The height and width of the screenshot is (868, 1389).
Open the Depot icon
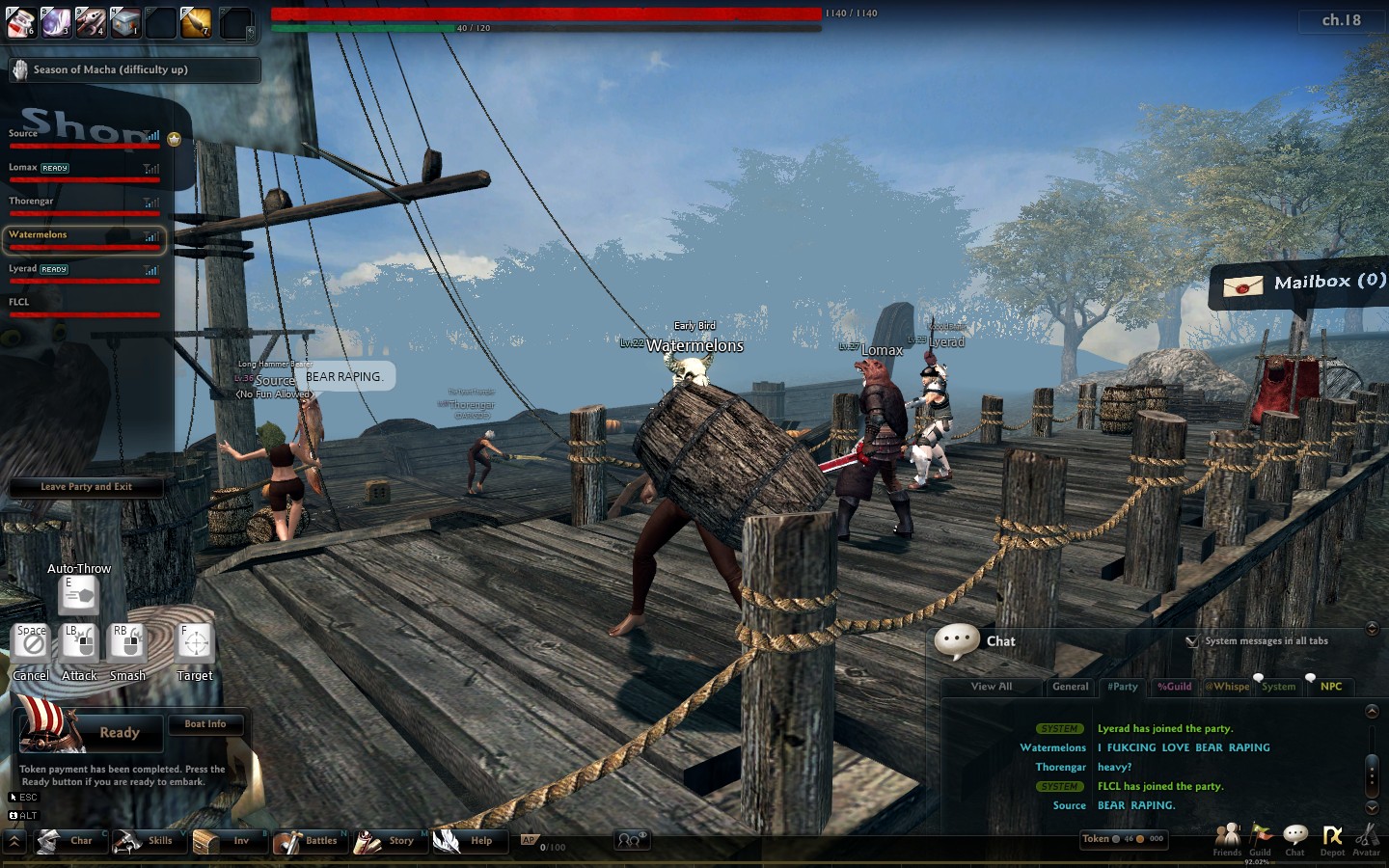(1332, 837)
